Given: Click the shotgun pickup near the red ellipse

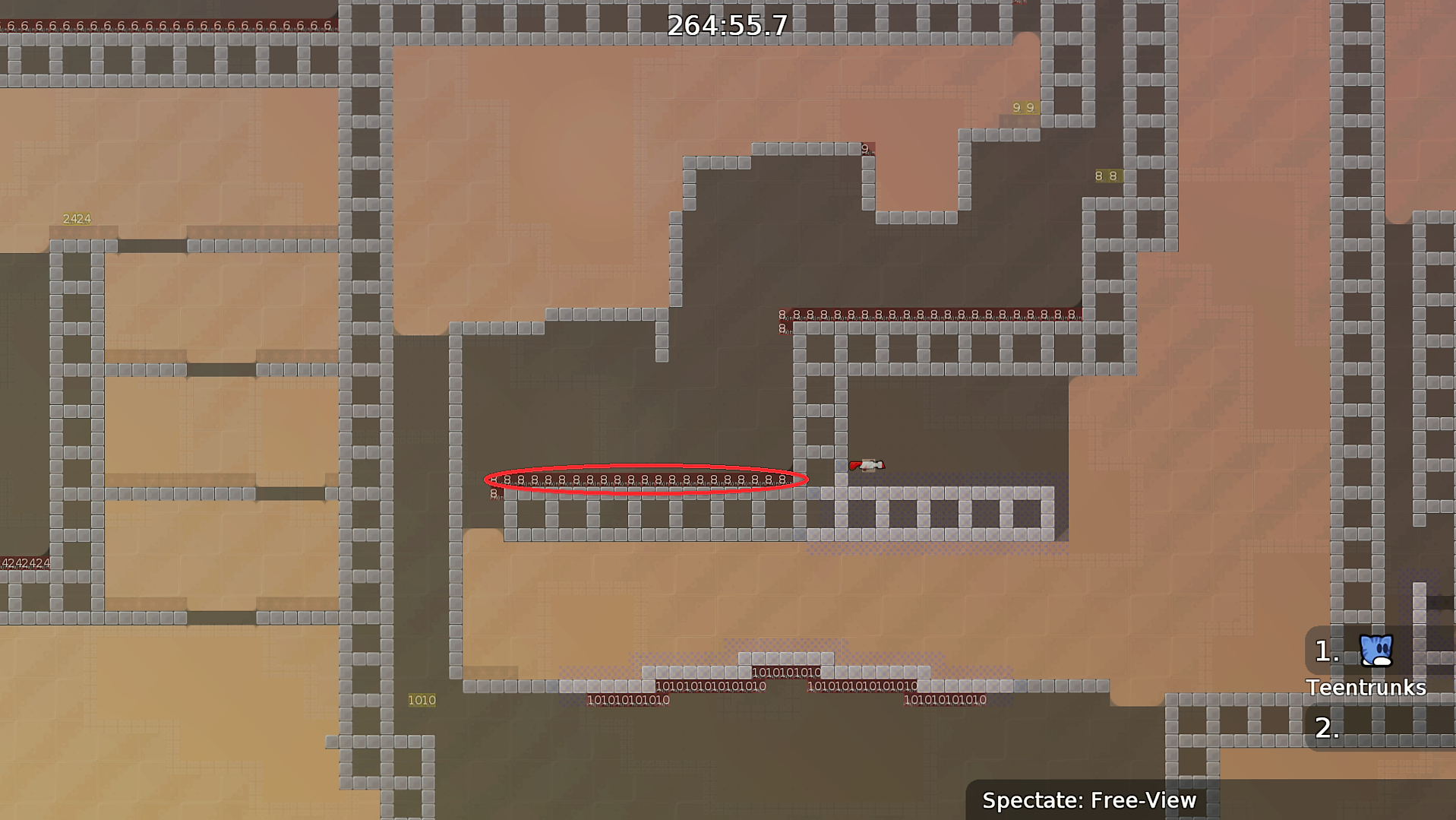Looking at the screenshot, I should 867,465.
